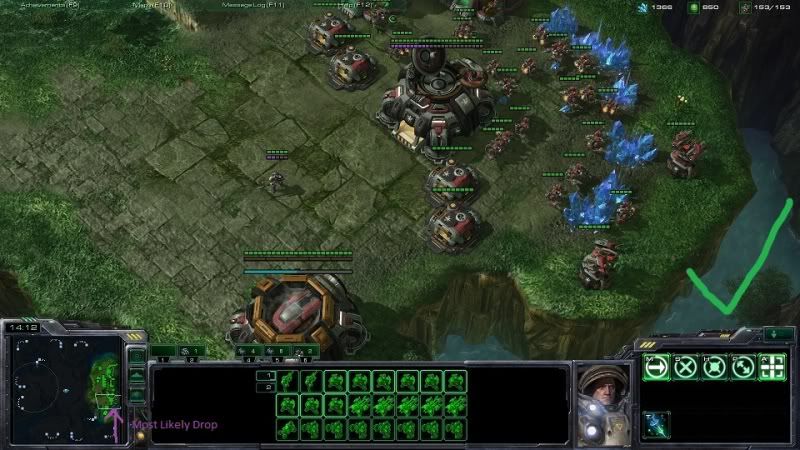Use the Stimpack ability
Image resolution: width=800 pixels, height=450 pixels.
point(656,423)
